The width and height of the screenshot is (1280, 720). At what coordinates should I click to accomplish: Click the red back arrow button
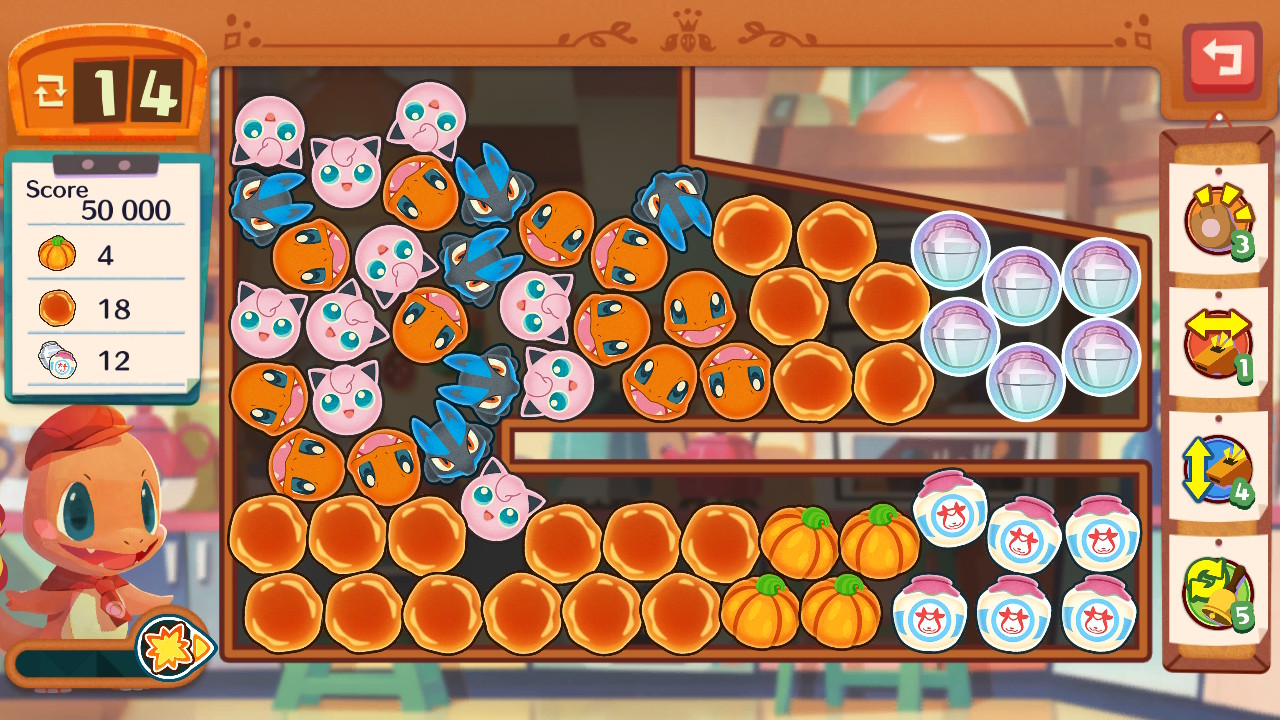pos(1221,60)
